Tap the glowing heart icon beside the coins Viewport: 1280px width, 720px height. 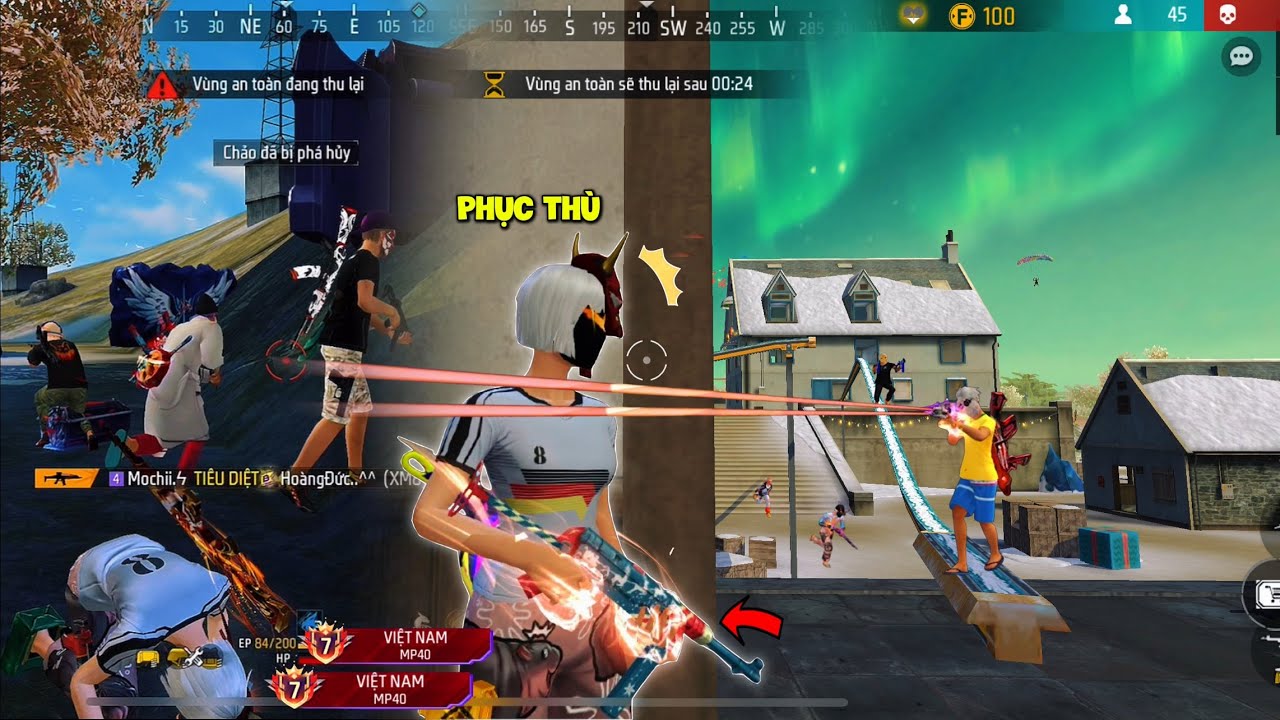911,15
